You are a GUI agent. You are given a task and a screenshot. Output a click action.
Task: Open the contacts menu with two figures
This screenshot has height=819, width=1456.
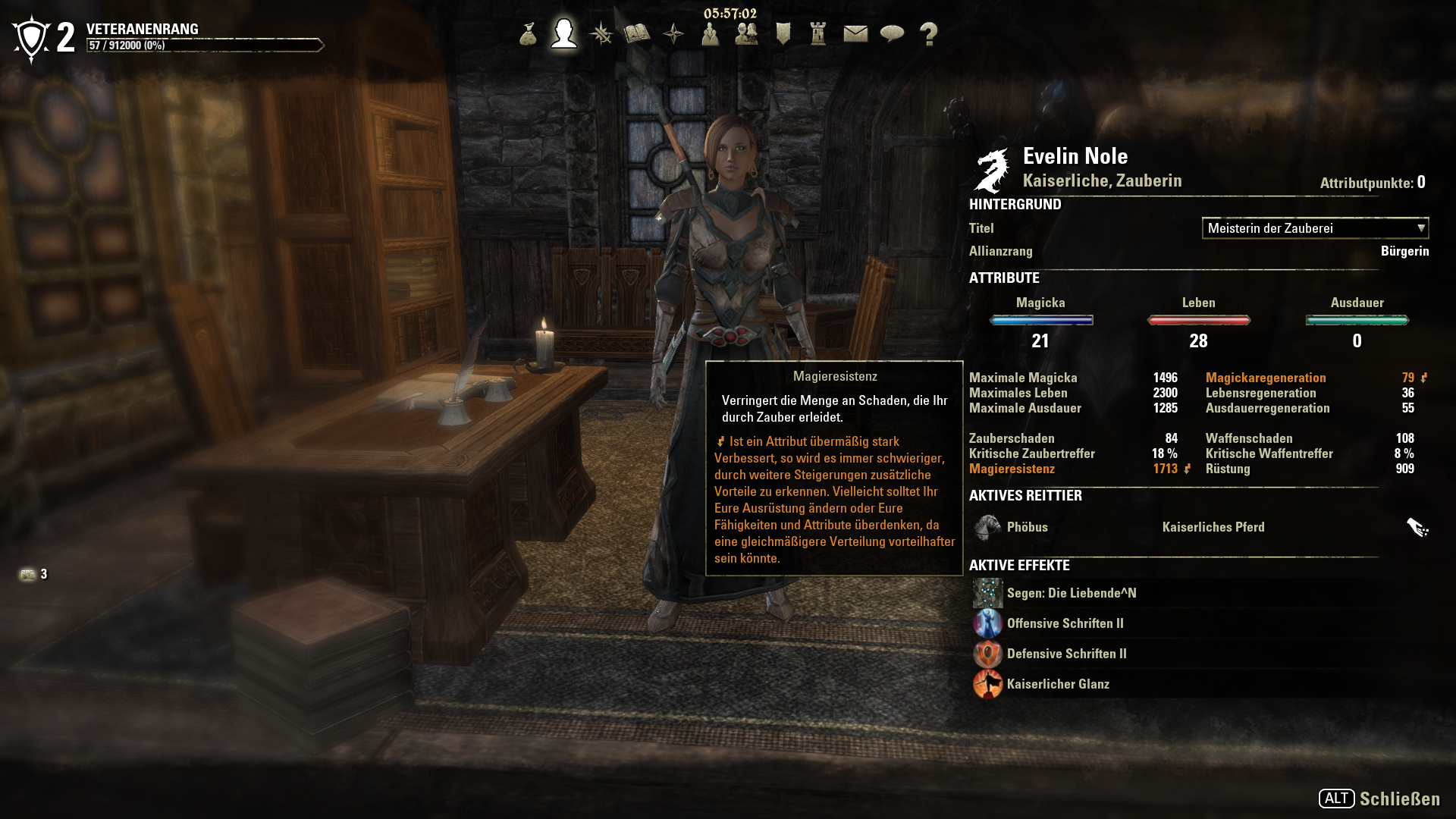tap(746, 34)
